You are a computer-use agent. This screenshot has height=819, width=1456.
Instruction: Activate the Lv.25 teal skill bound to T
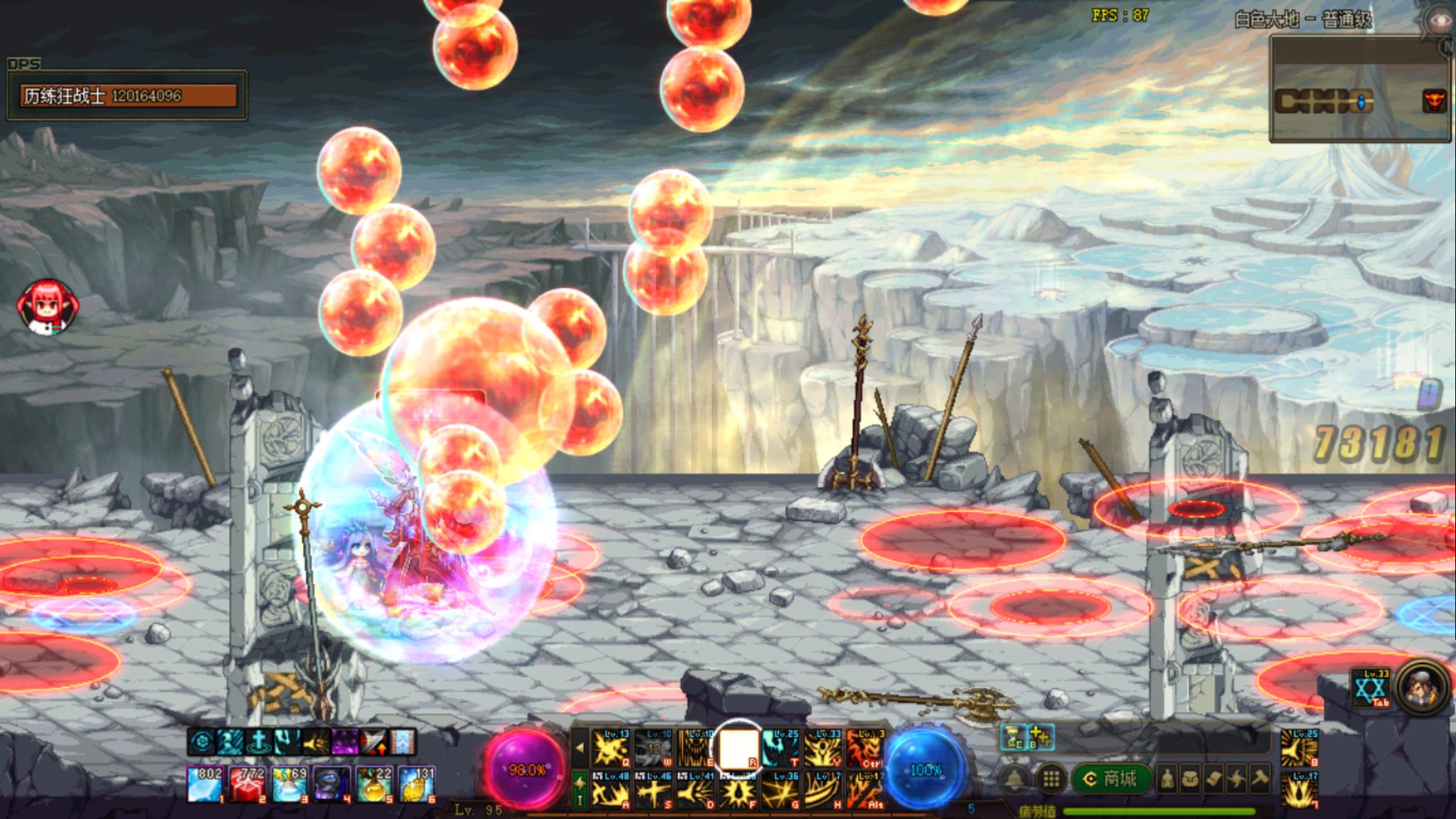click(x=781, y=748)
